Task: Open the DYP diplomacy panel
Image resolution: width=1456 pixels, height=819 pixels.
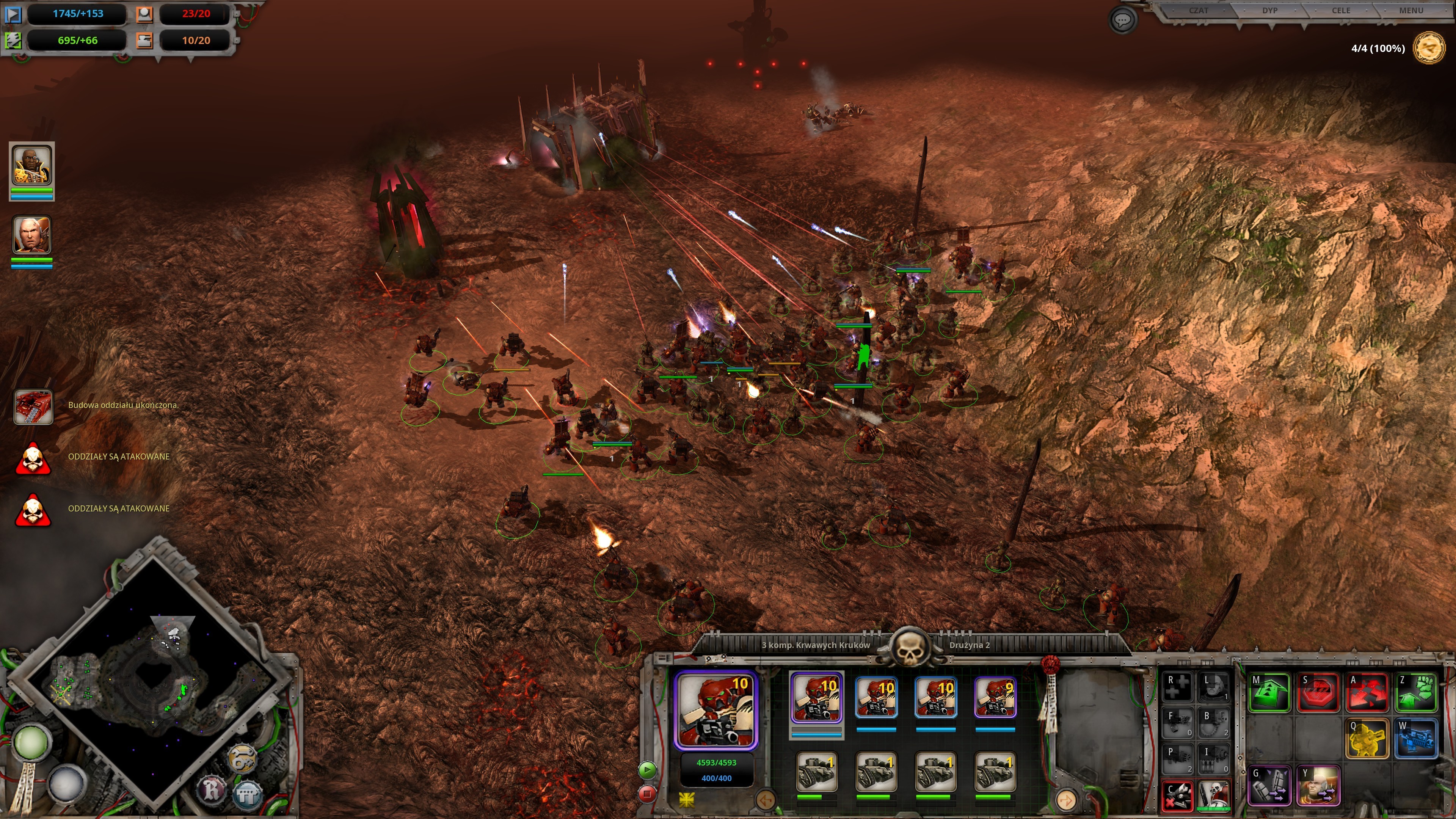Action: [x=1269, y=11]
